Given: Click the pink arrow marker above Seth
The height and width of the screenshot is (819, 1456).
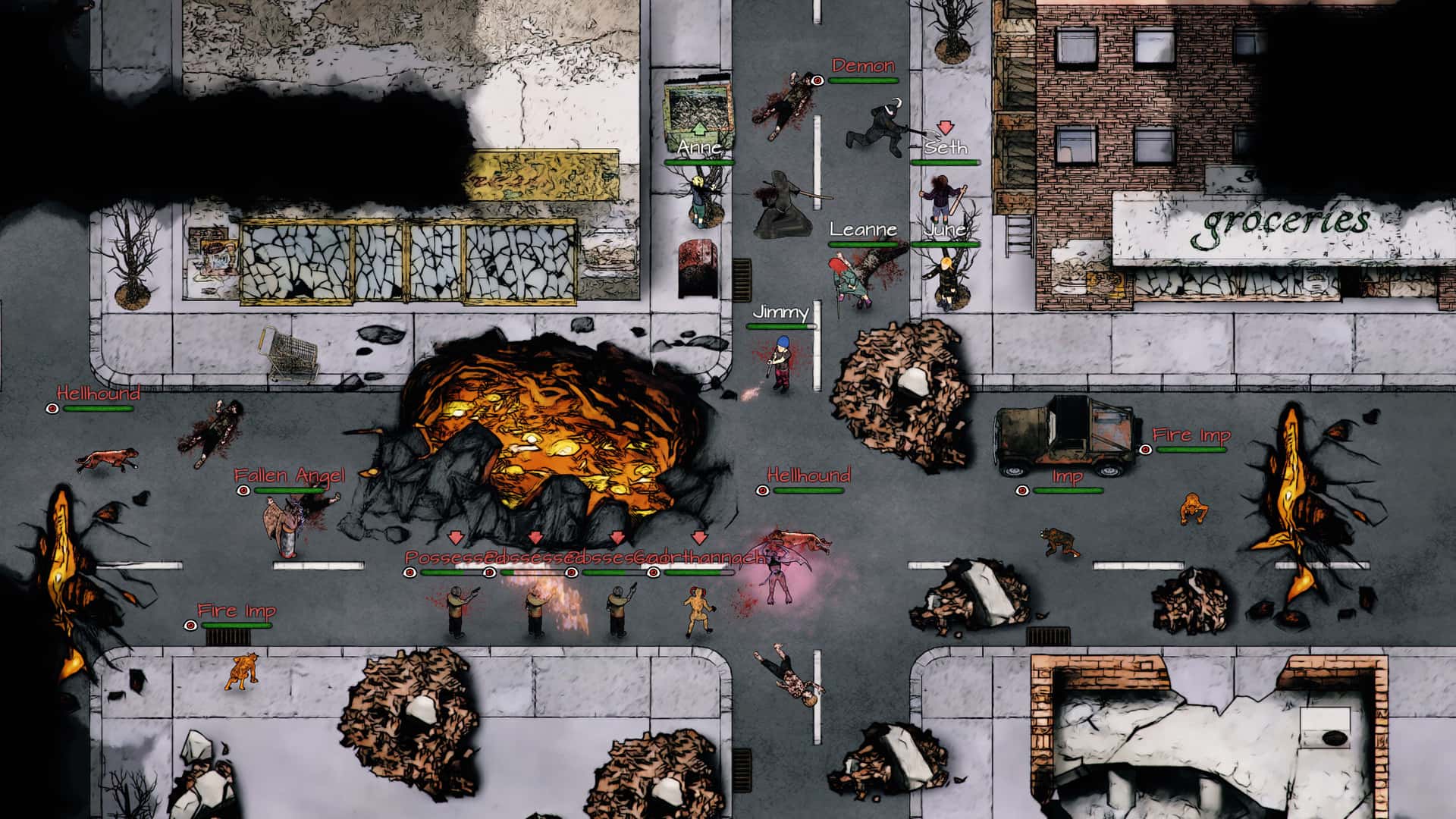Looking at the screenshot, I should coord(944,127).
